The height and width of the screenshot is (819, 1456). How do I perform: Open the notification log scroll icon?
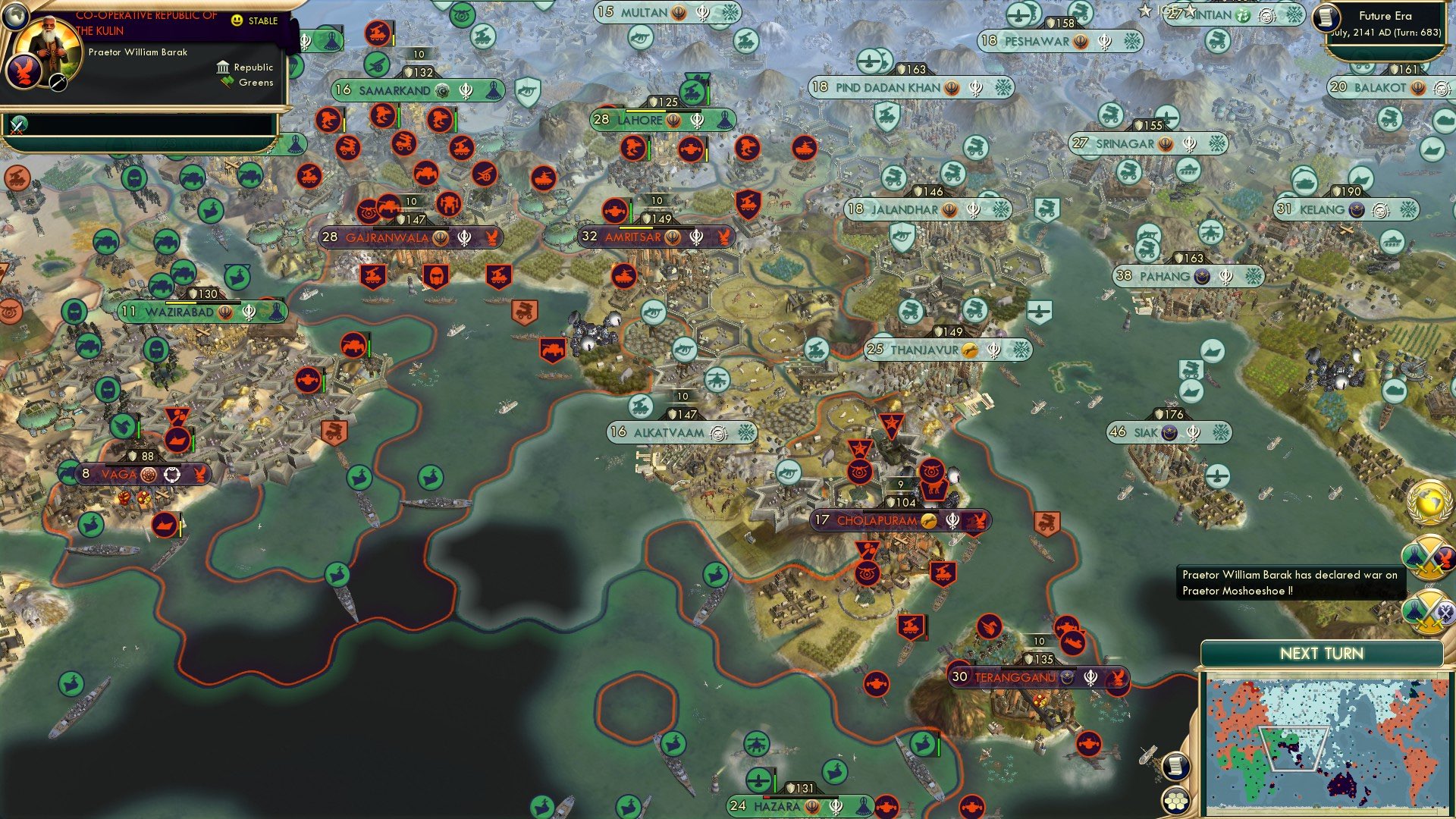click(1175, 766)
